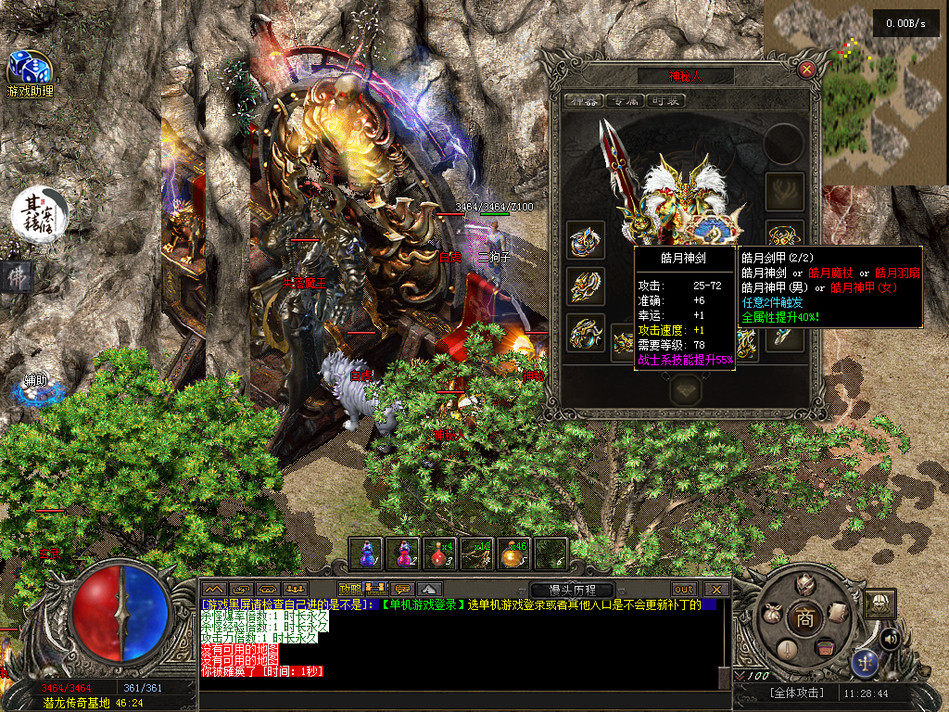Show the 时装 costume tab
The width and height of the screenshot is (949, 712).
tap(665, 101)
